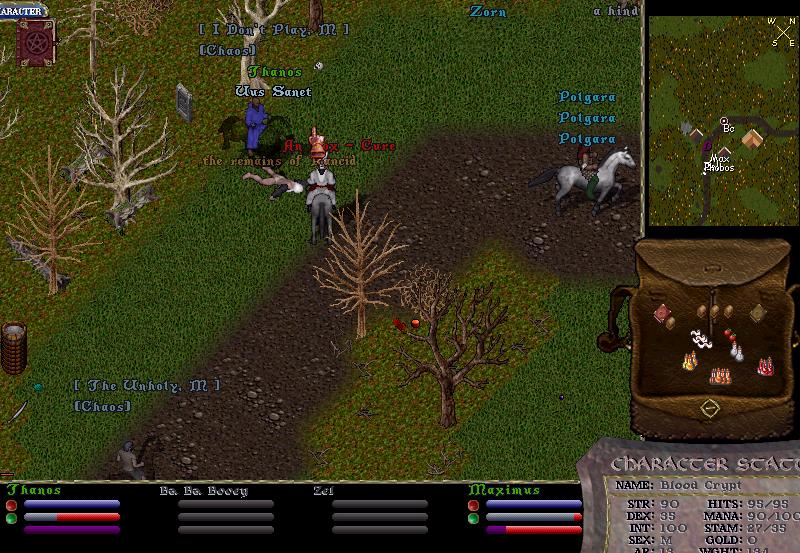The image size is (800, 553).
Task: Select the red apples in the backpack
Action: pos(728,336)
